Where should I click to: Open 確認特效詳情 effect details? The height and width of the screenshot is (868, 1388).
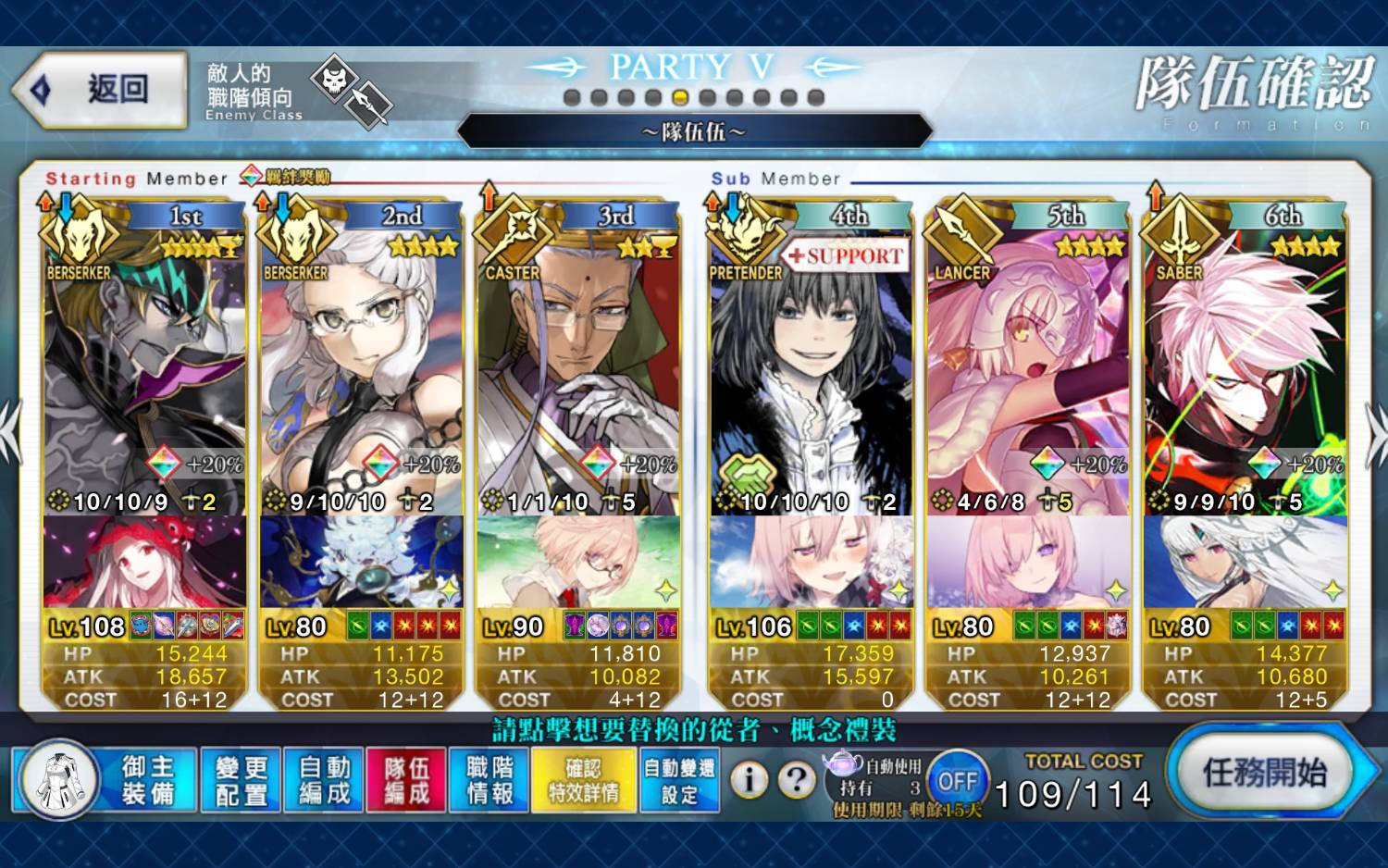(x=583, y=780)
